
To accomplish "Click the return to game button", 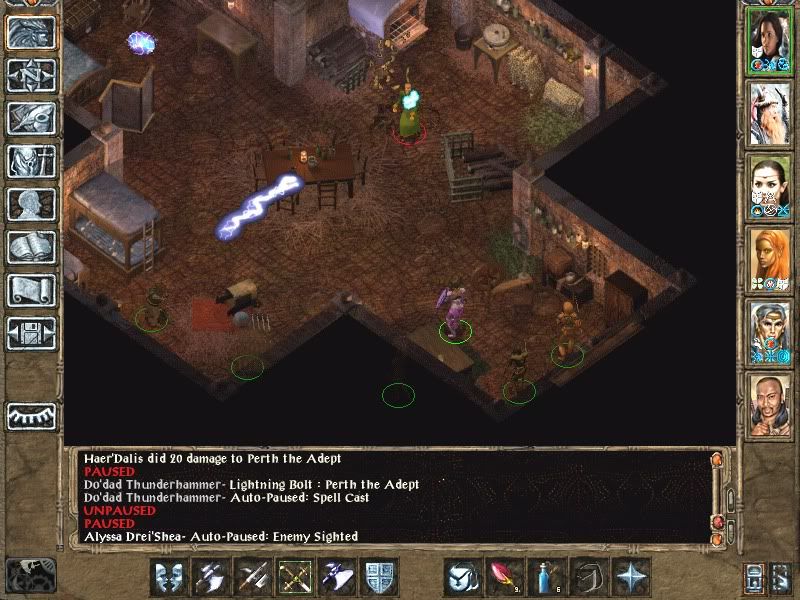I will coord(31,33).
